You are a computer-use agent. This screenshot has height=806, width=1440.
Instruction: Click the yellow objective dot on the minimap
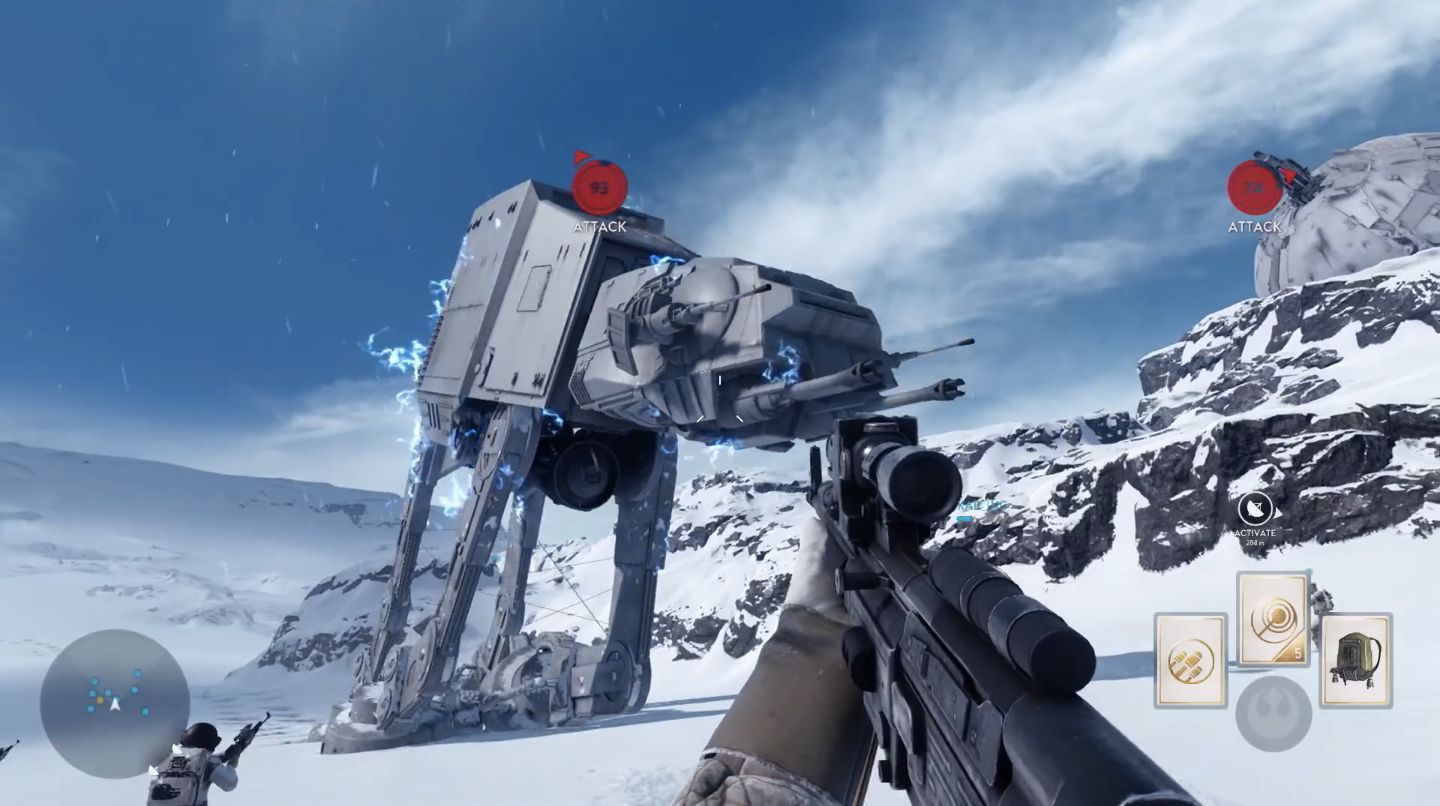(100, 700)
